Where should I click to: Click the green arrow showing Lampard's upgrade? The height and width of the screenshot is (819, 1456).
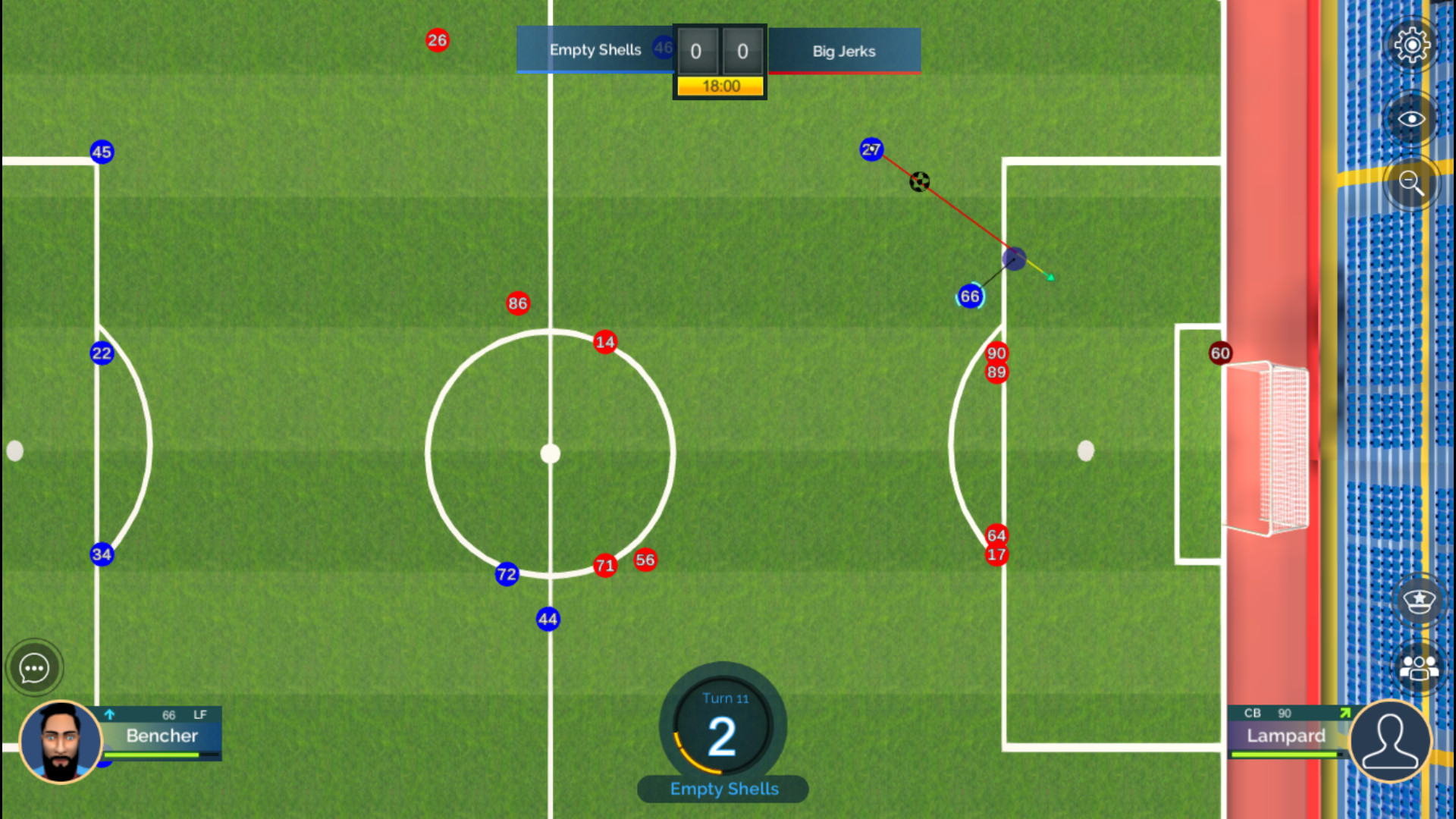[1345, 713]
